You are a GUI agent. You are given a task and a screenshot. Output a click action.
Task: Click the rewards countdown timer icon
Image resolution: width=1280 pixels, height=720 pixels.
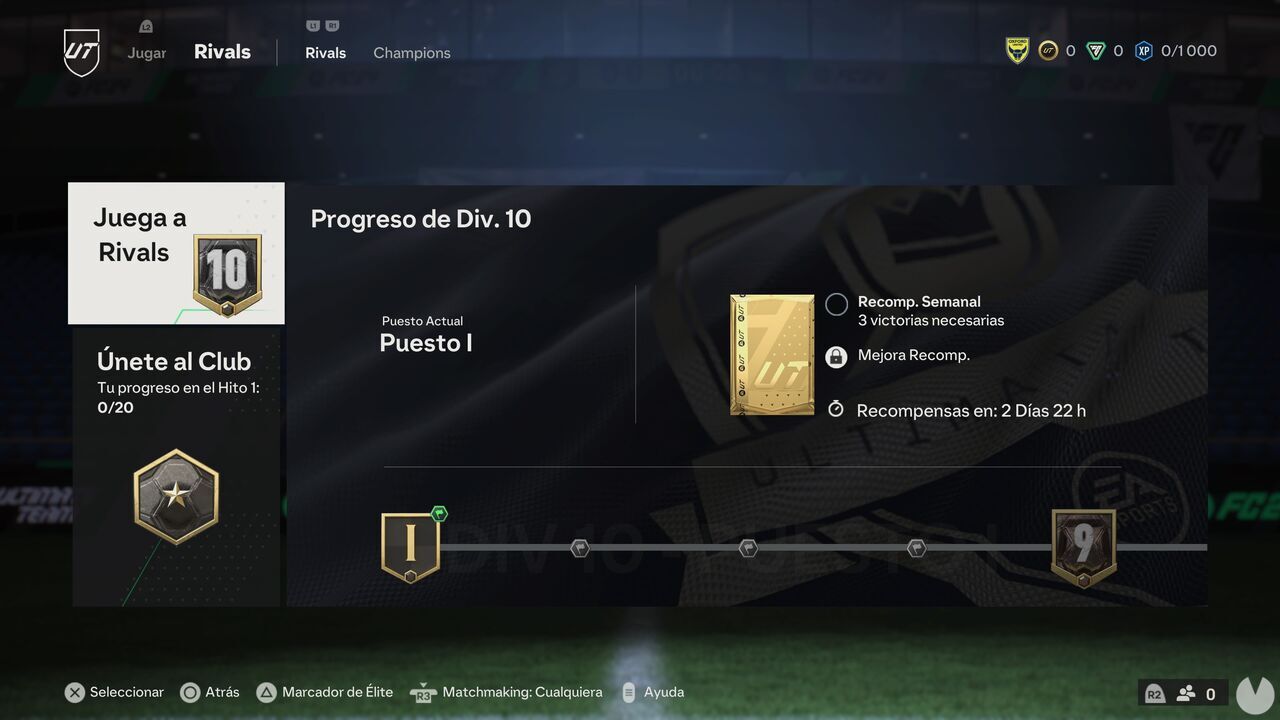pos(836,408)
